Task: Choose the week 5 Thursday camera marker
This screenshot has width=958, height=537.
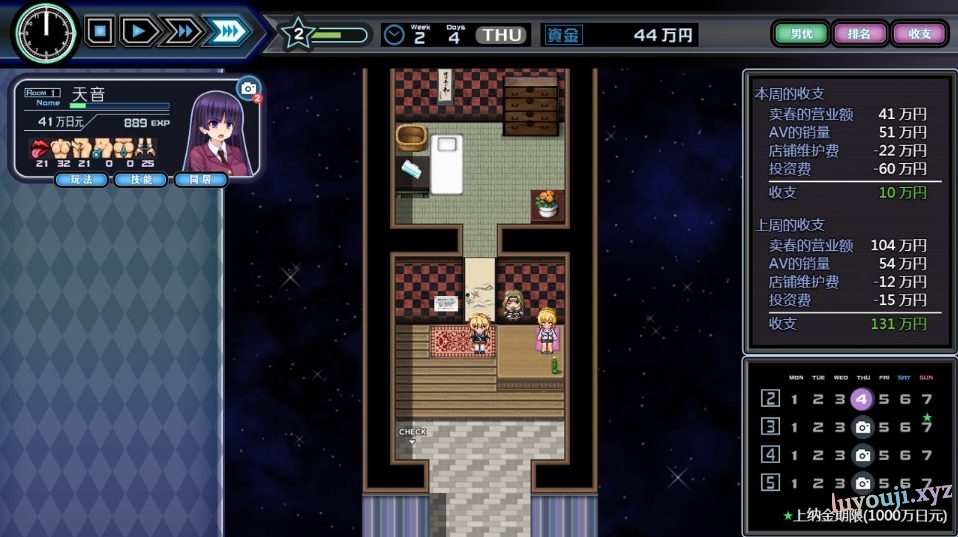Action: pyautogui.click(x=862, y=483)
